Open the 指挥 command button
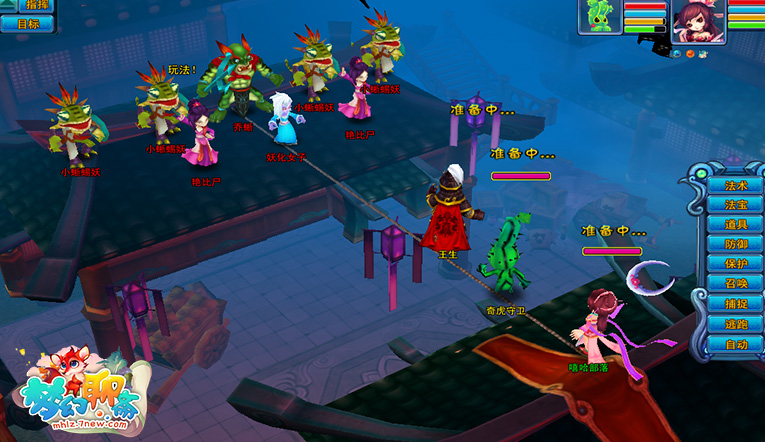Image resolution: width=765 pixels, height=442 pixels. pos(35,6)
